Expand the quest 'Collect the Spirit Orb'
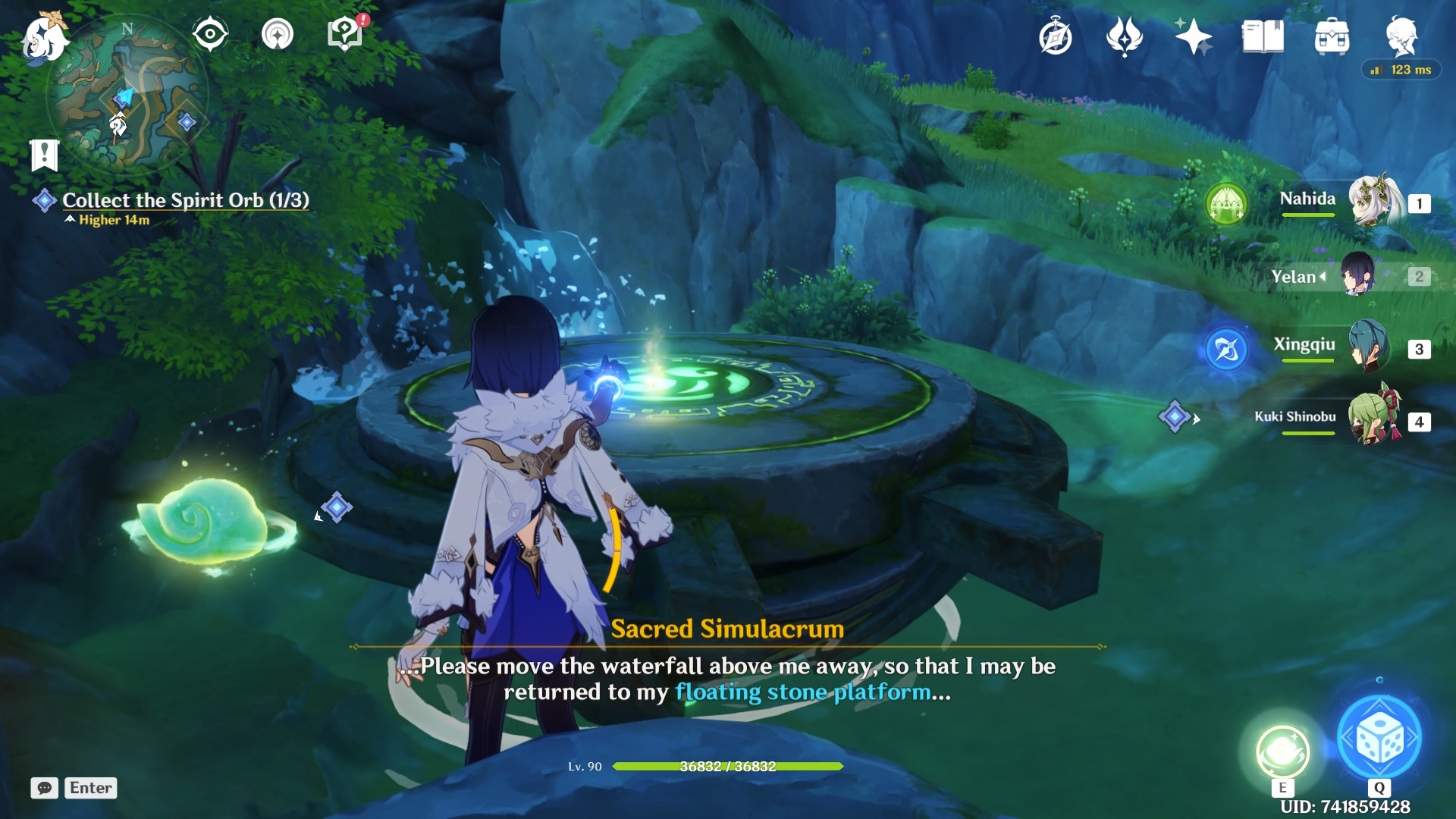1456x819 pixels. 186,200
